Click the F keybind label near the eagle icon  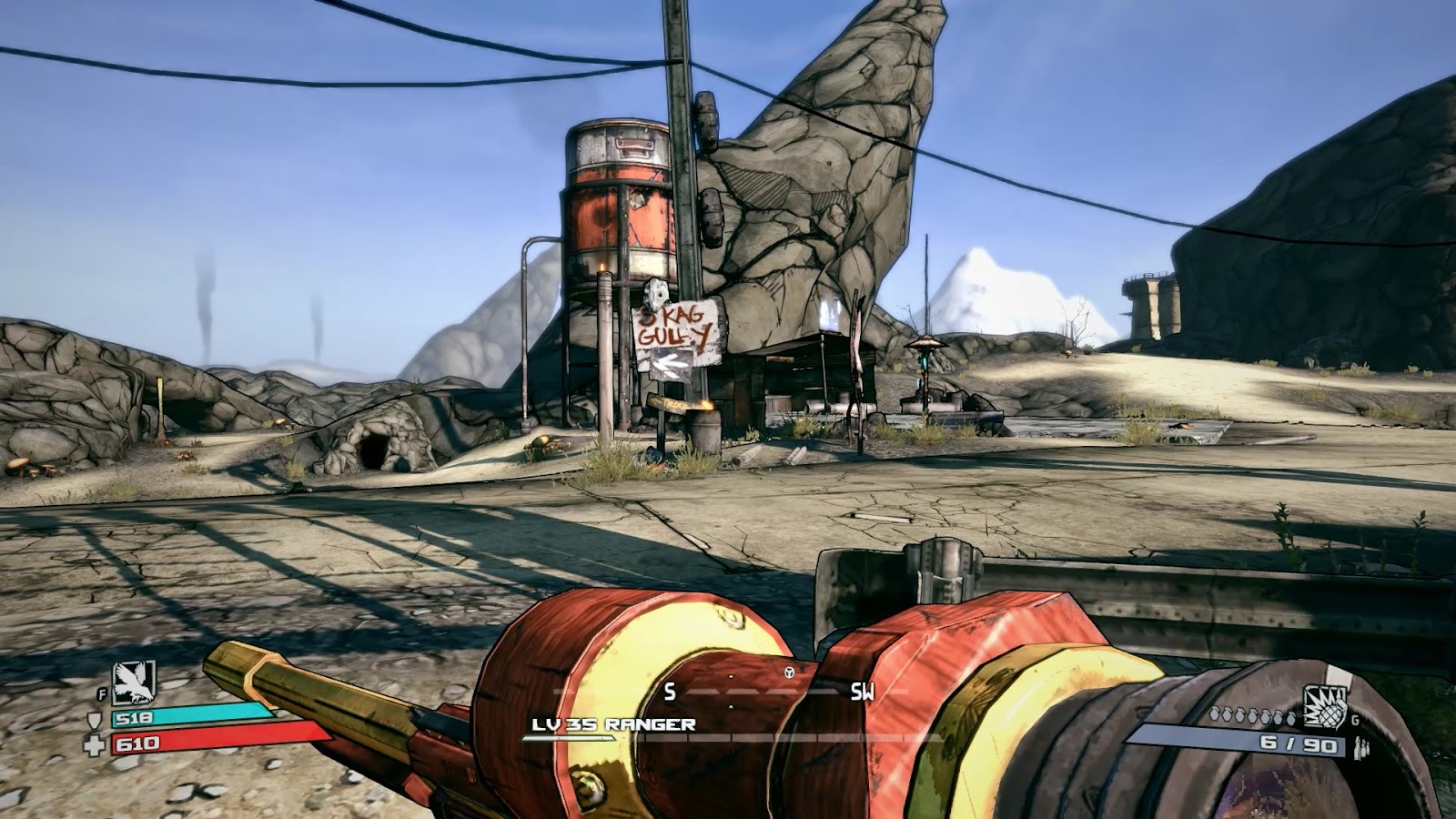pos(103,693)
